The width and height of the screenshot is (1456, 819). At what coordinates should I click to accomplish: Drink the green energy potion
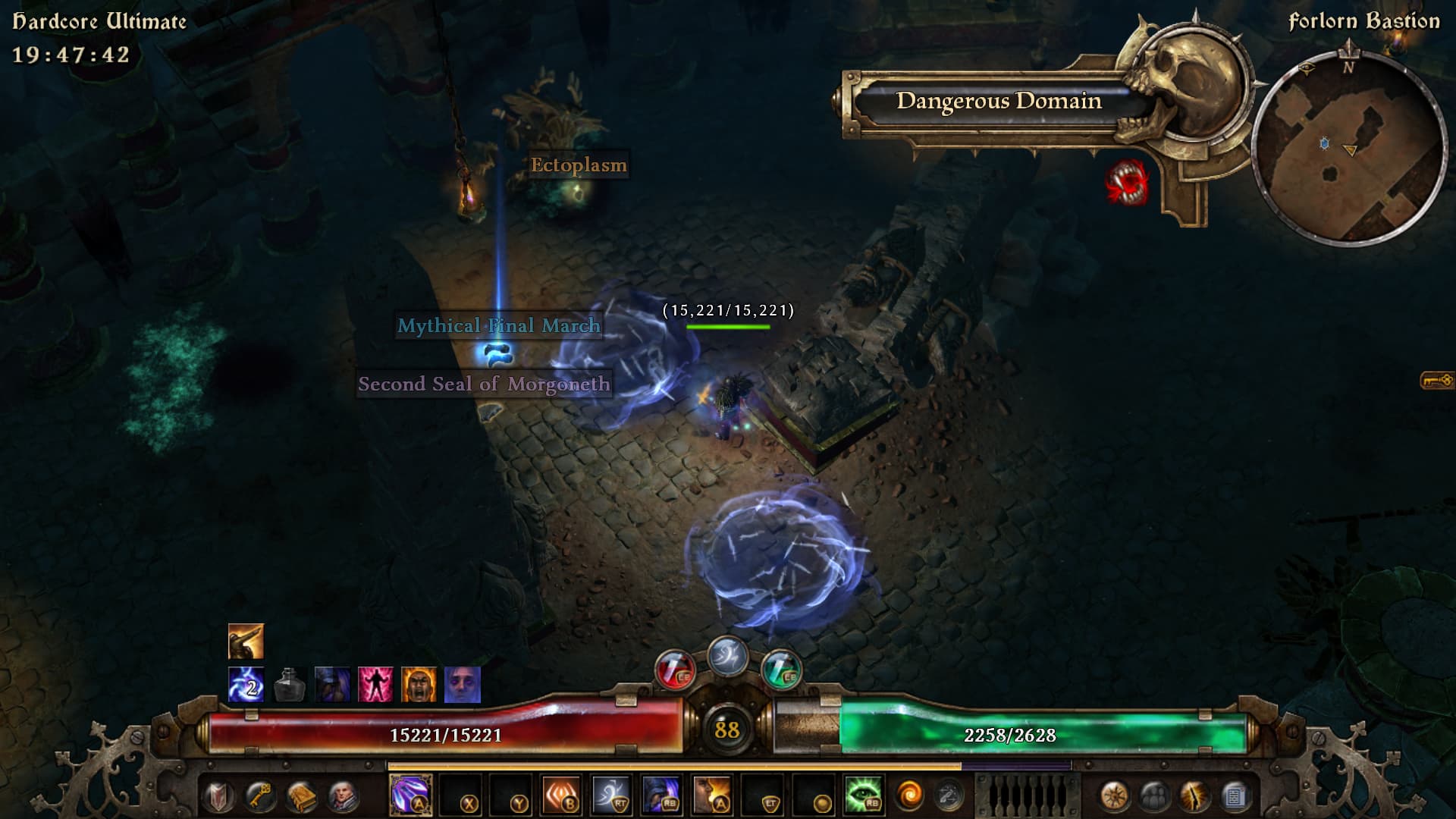pyautogui.click(x=780, y=670)
